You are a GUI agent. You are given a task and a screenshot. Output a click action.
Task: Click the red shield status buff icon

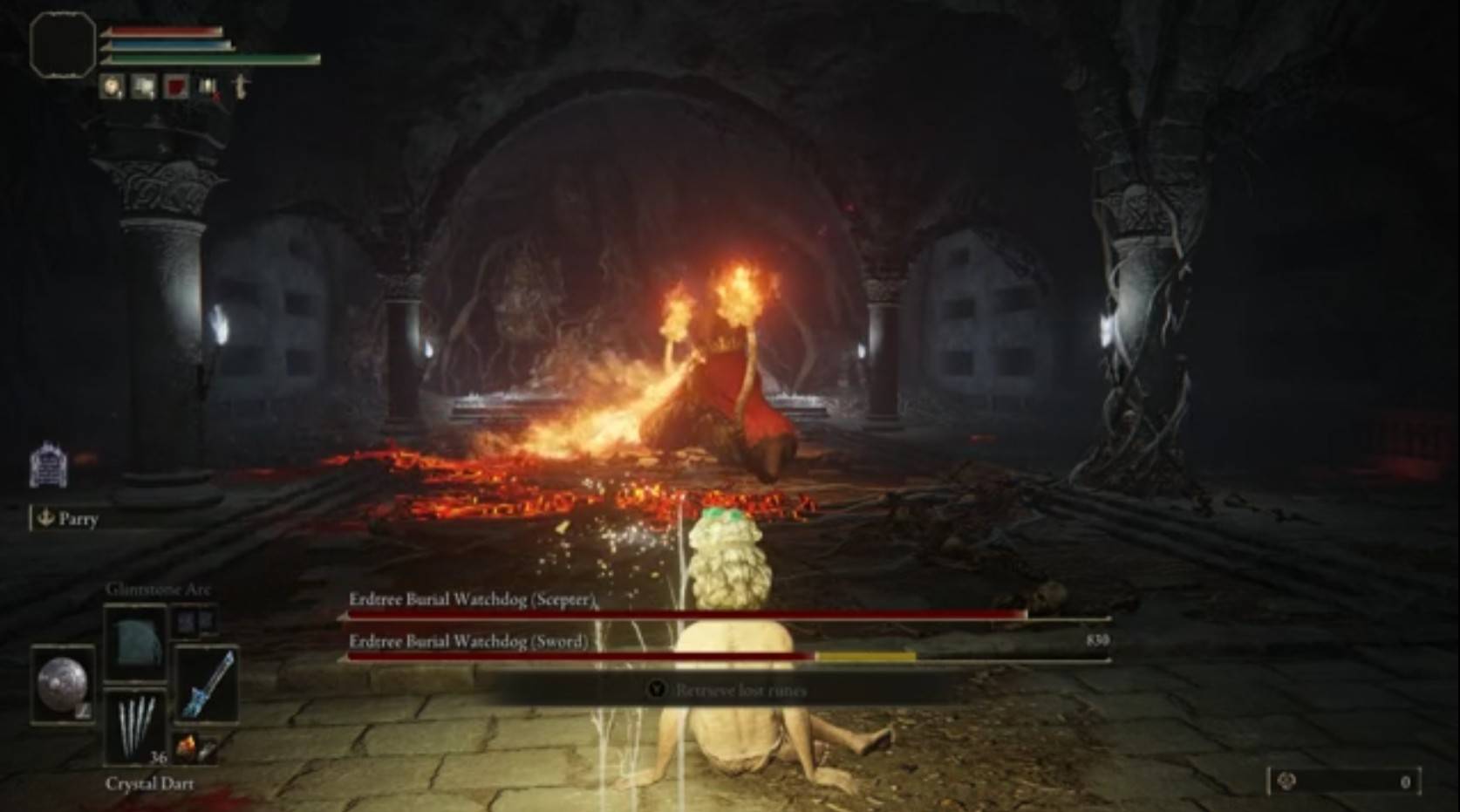point(177,86)
